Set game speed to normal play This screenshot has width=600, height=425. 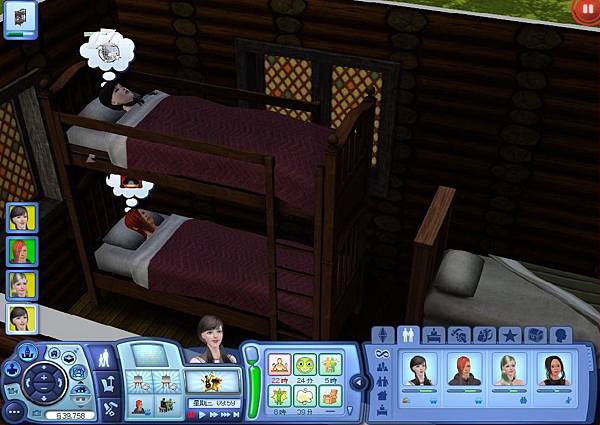[204, 413]
